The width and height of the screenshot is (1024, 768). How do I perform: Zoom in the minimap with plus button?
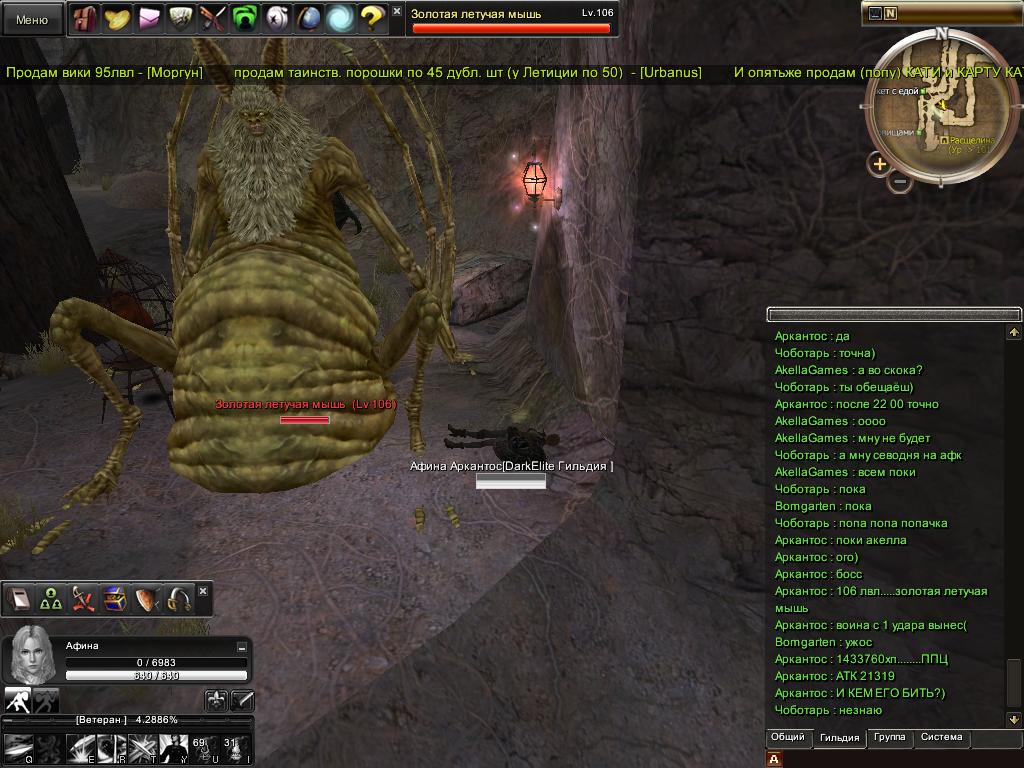pos(879,164)
